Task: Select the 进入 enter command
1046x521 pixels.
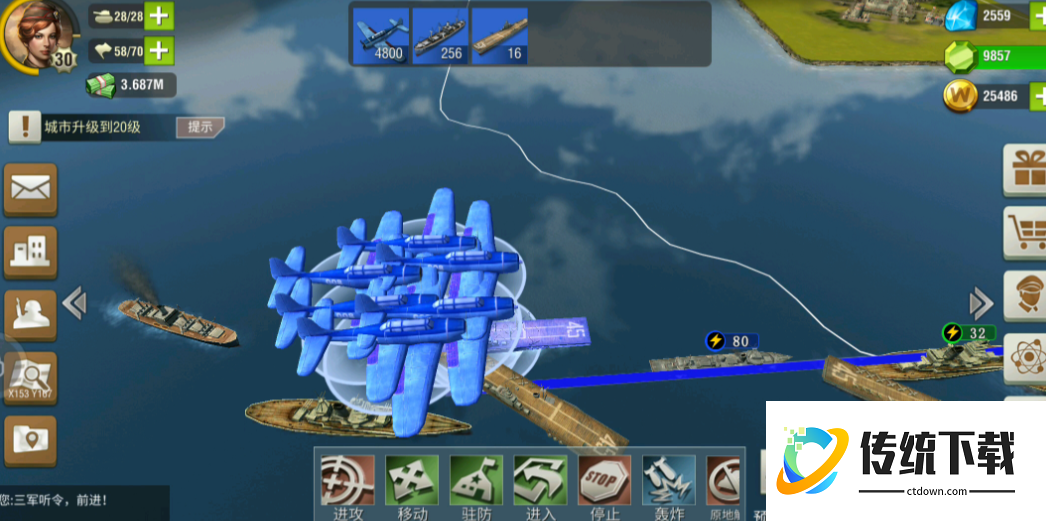Action: coord(540,484)
